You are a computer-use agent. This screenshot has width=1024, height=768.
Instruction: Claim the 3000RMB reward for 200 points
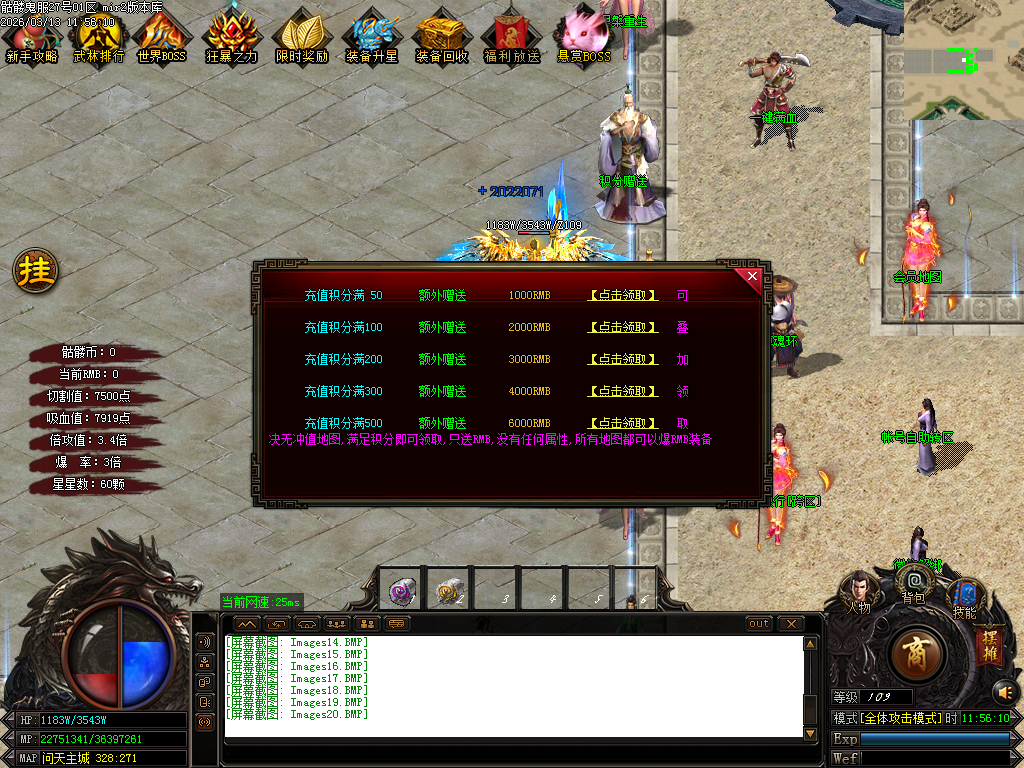pos(622,360)
